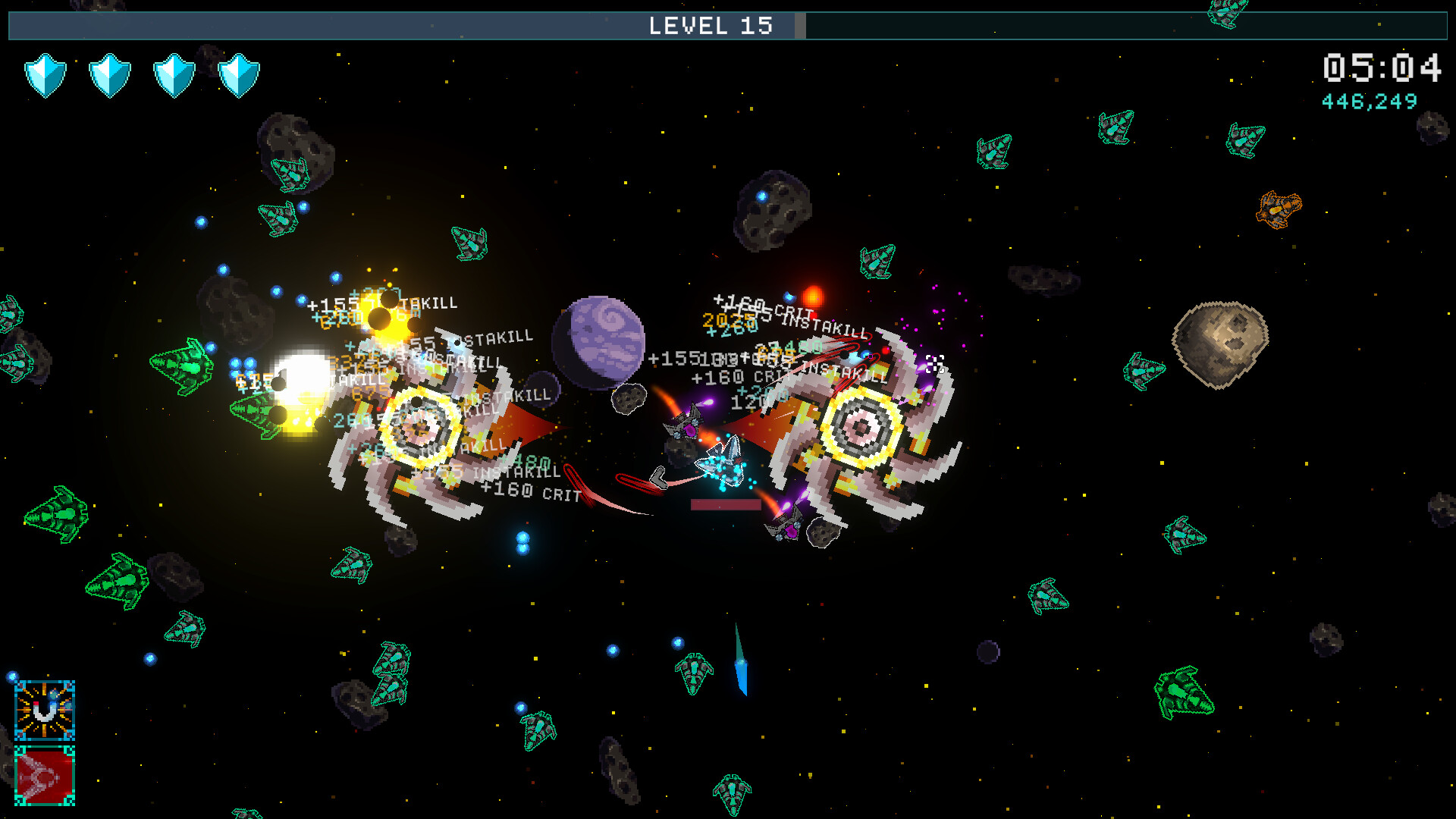This screenshot has width=1456, height=819.
Task: Click the LEVEL 15 header label
Action: click(x=711, y=26)
